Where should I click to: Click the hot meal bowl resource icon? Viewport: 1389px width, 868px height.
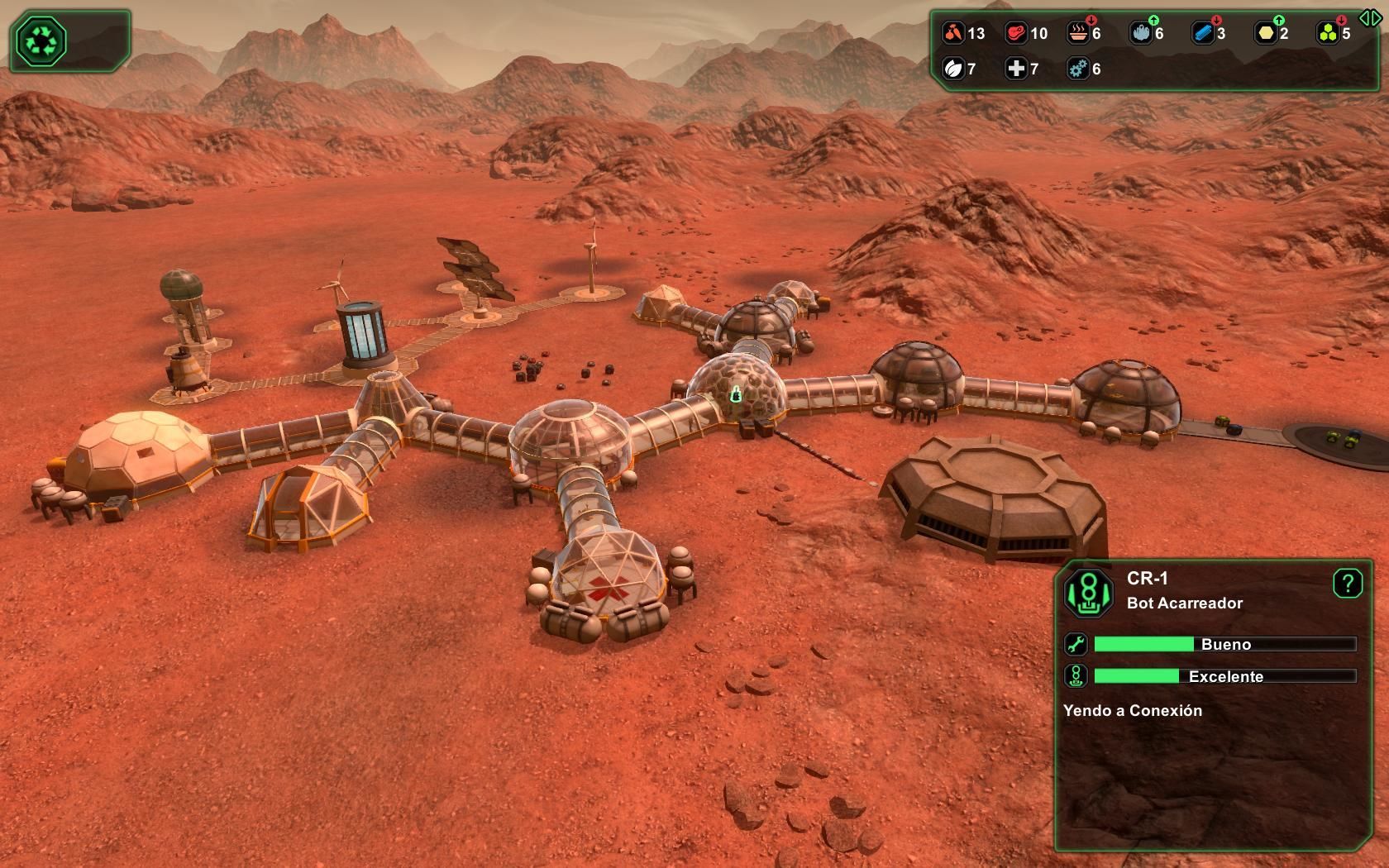pos(1077,33)
